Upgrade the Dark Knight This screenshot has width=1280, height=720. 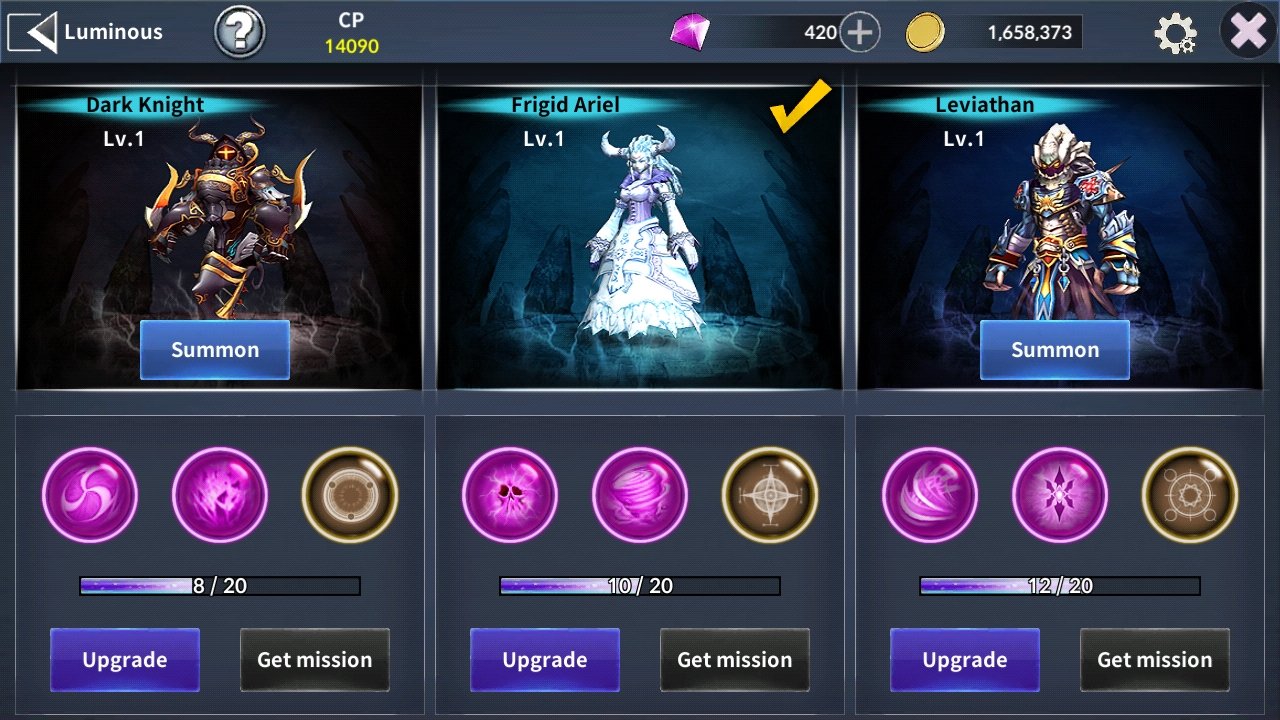coord(125,660)
